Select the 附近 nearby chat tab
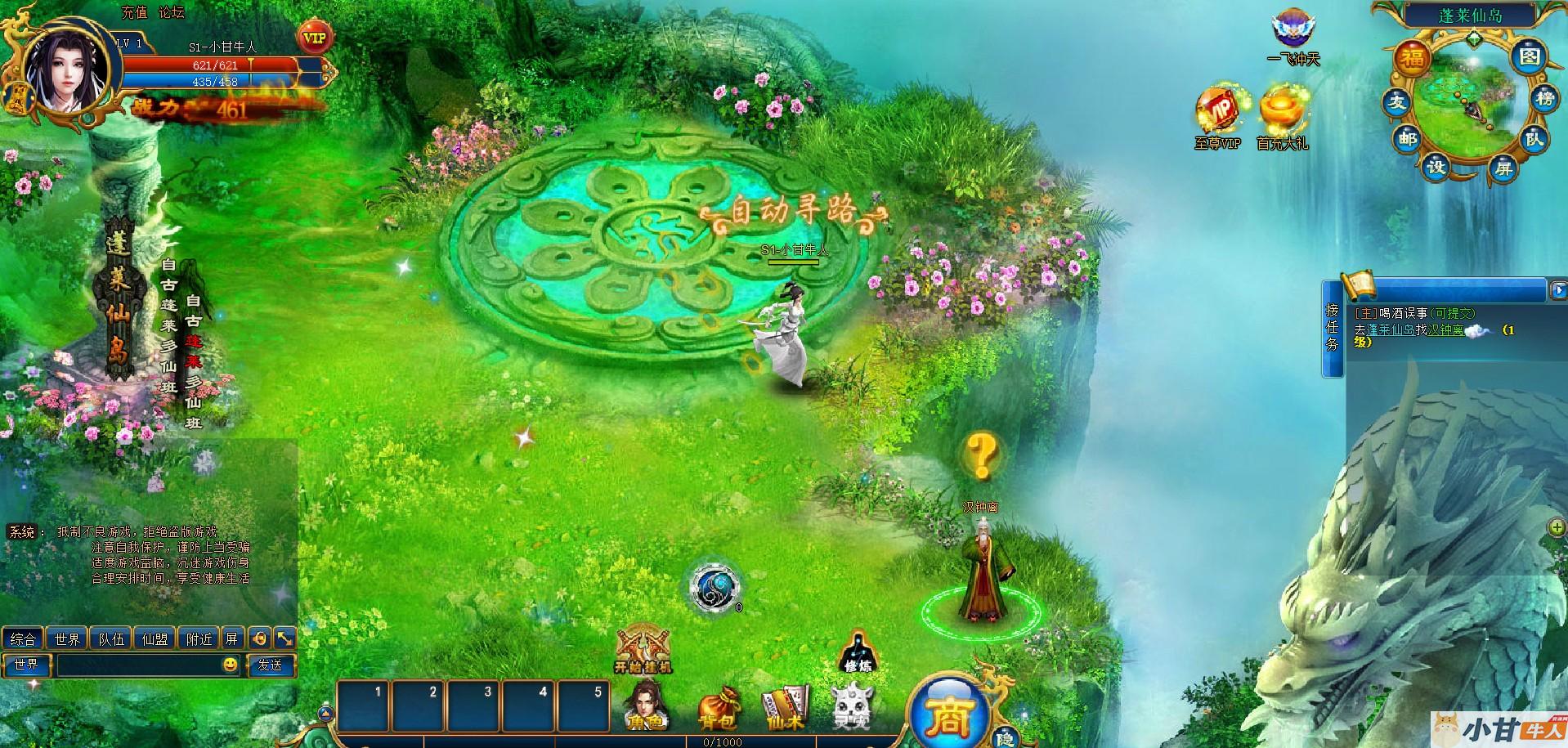 click(x=199, y=638)
